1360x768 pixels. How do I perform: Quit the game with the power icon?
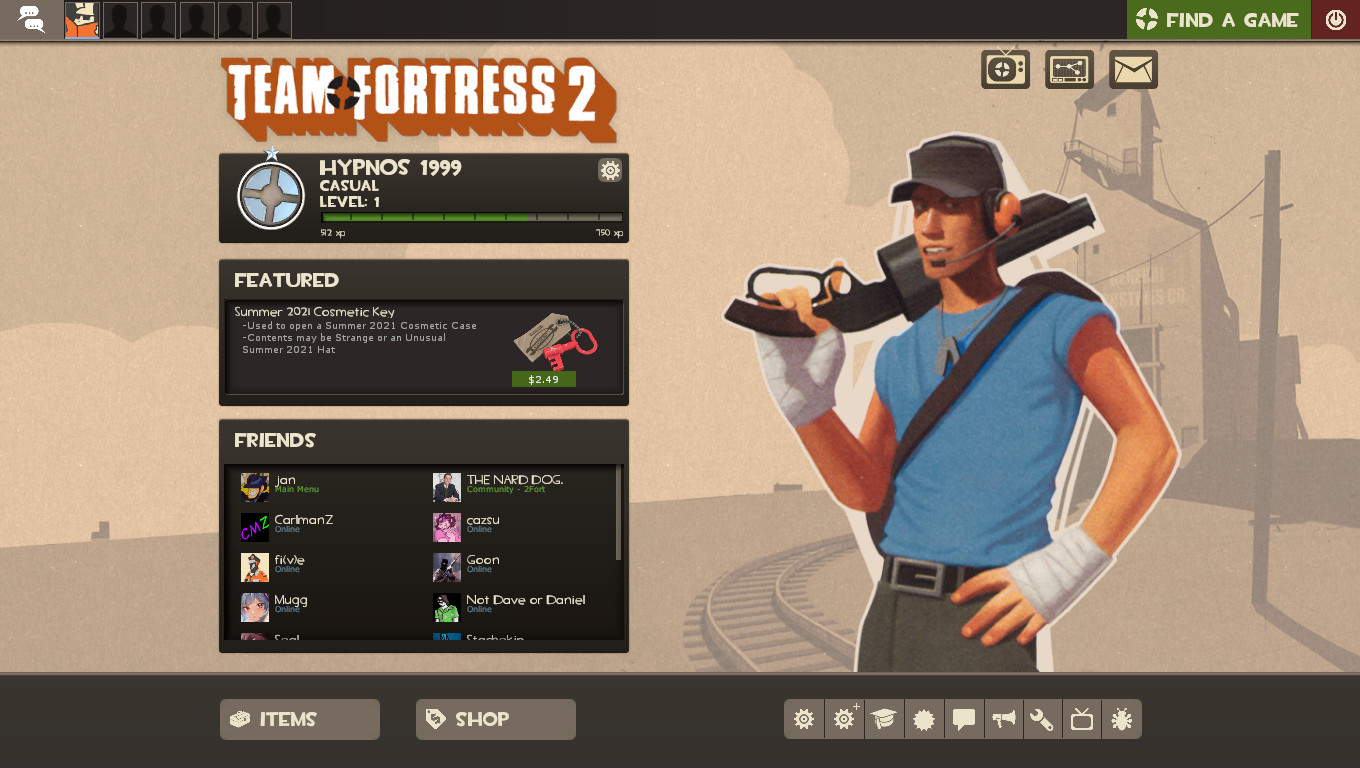pyautogui.click(x=1336, y=19)
